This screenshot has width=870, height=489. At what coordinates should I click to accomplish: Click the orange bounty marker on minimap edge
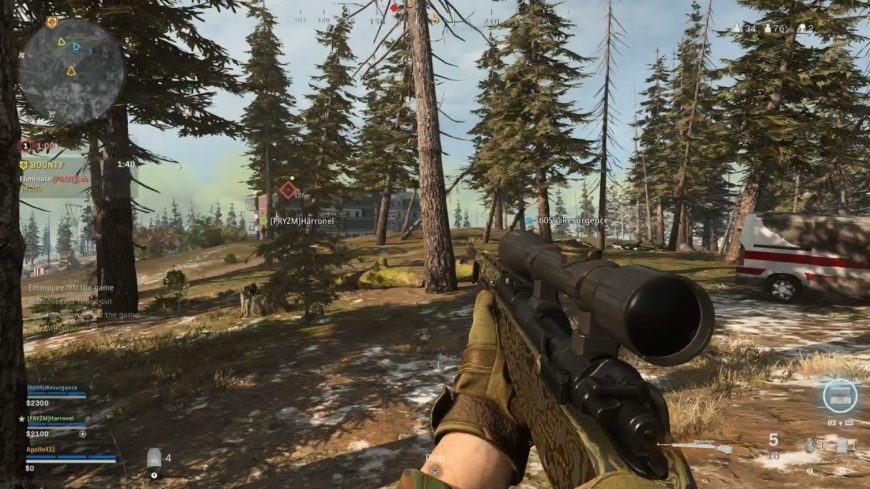point(52,22)
